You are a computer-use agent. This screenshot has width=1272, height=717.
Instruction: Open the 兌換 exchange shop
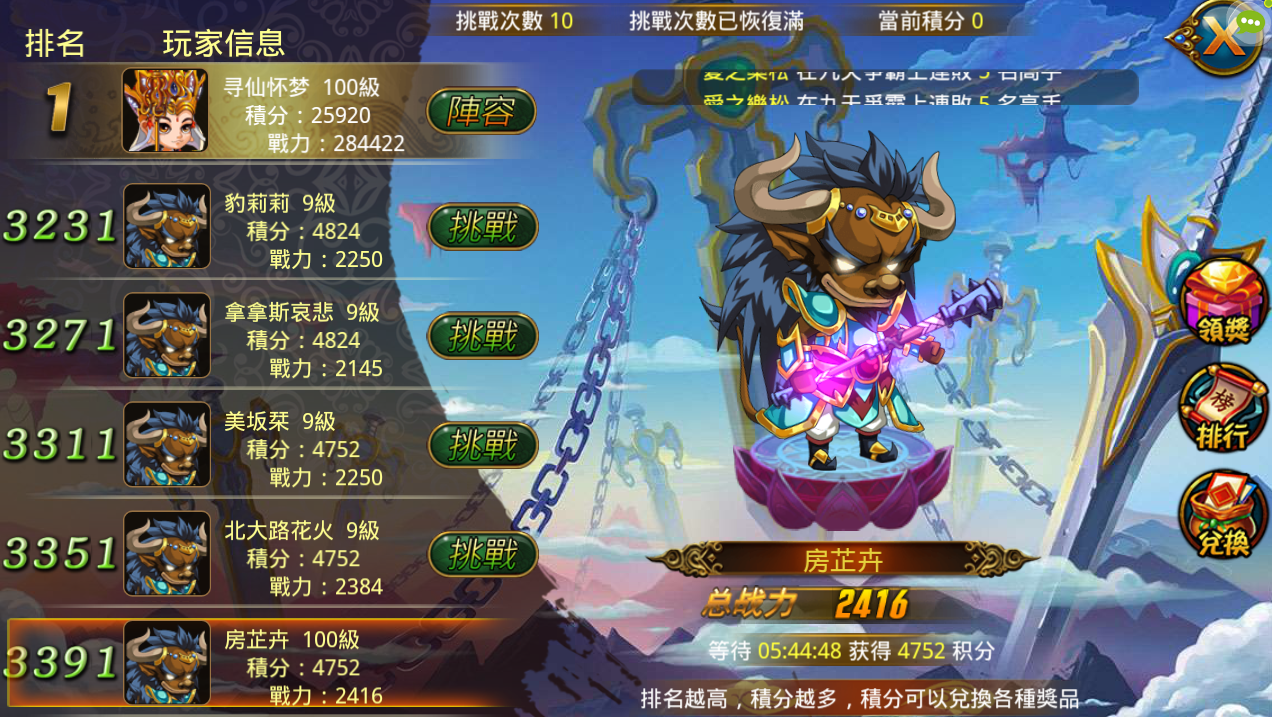coord(1223,517)
